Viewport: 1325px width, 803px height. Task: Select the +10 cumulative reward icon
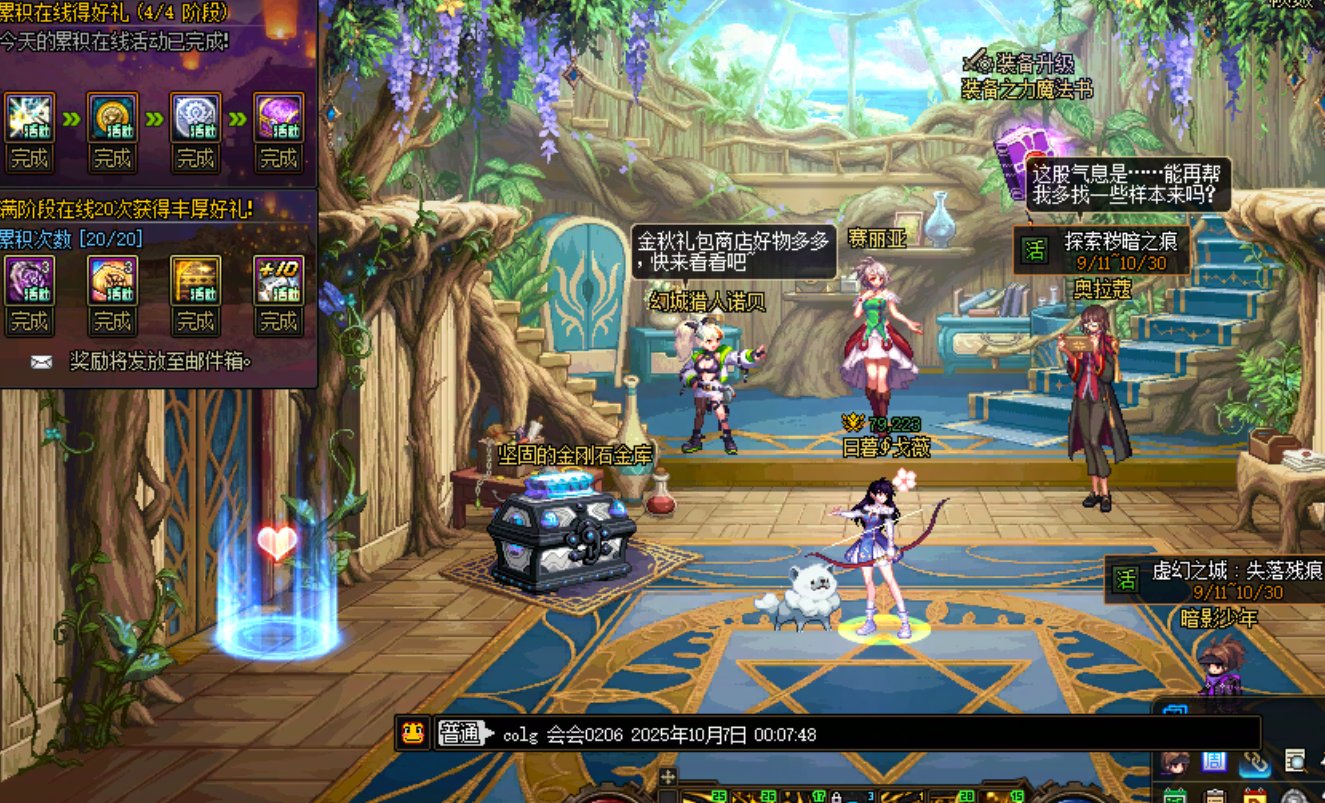point(278,281)
